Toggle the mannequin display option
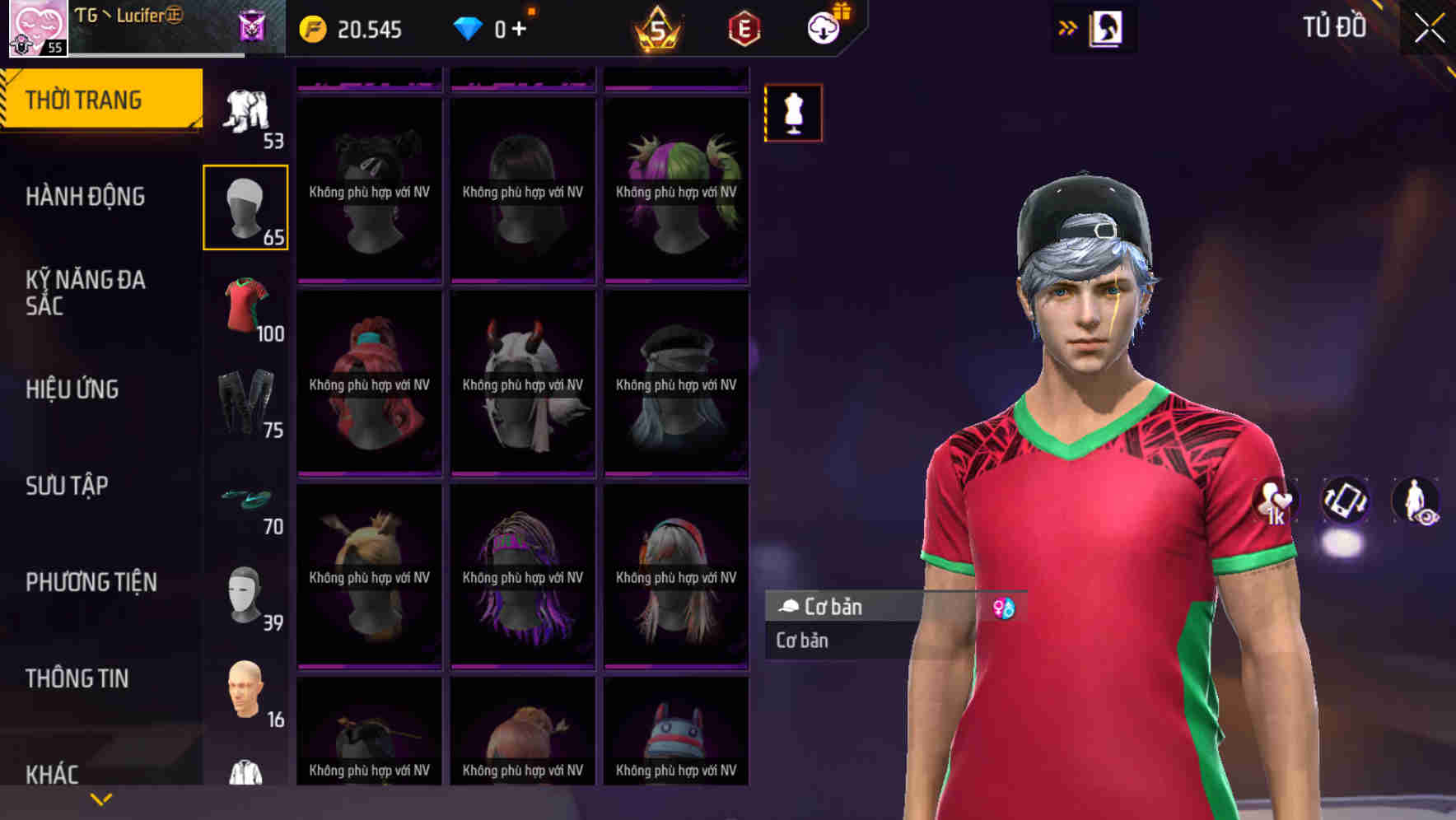This screenshot has width=1456, height=820. [793, 113]
